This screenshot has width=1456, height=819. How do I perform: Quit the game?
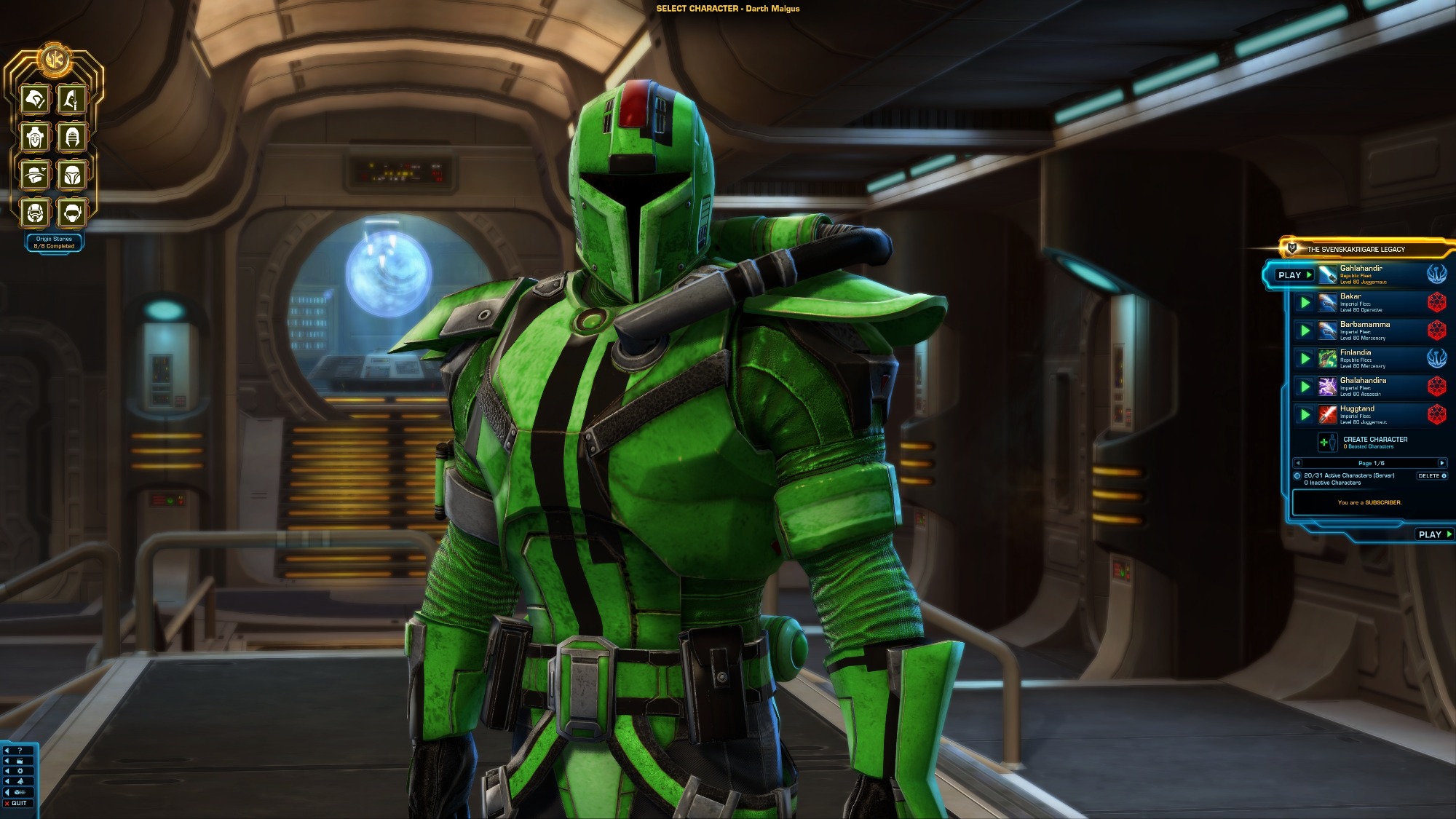[16, 804]
